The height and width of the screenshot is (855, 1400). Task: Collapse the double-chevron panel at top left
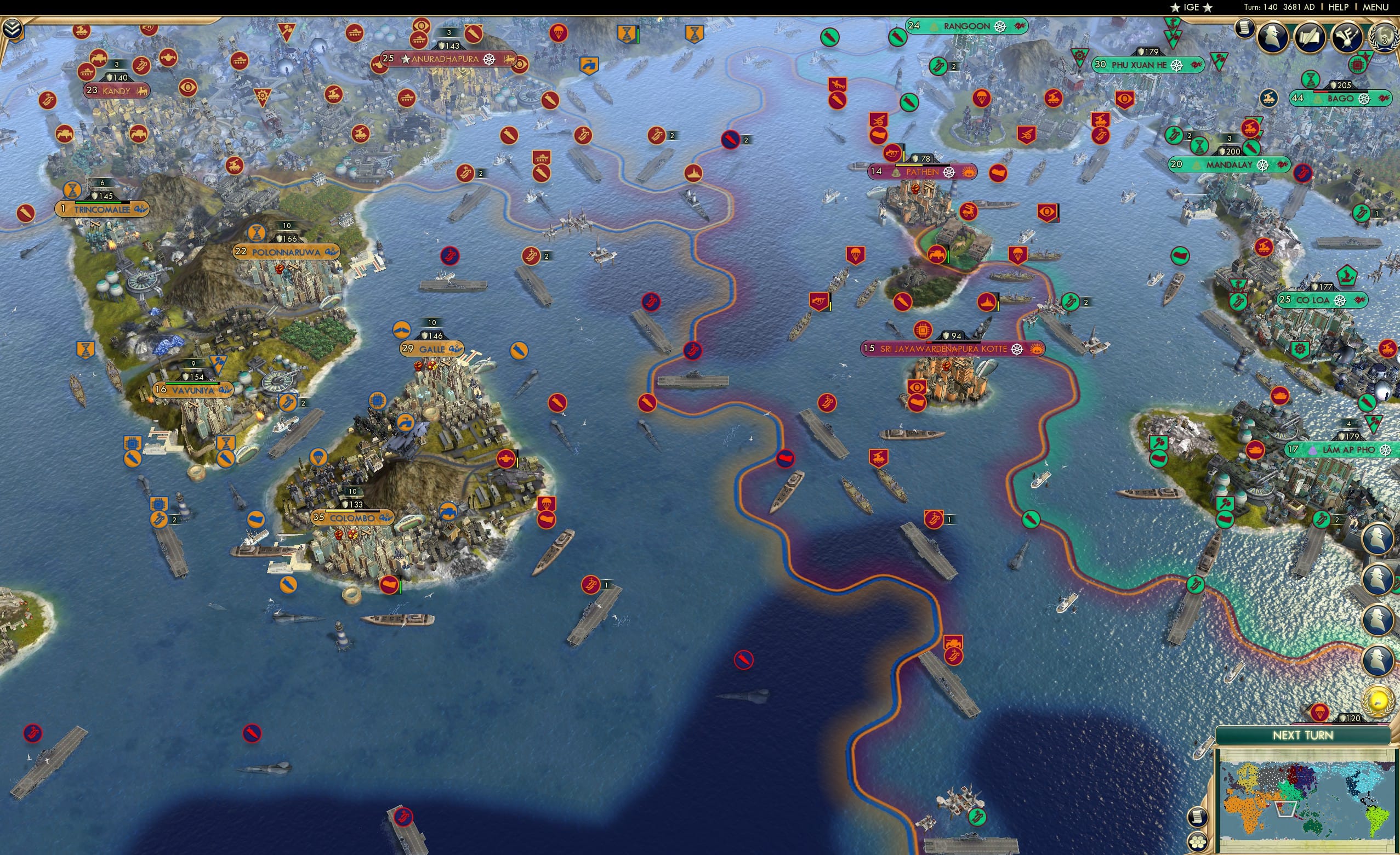pos(12,27)
